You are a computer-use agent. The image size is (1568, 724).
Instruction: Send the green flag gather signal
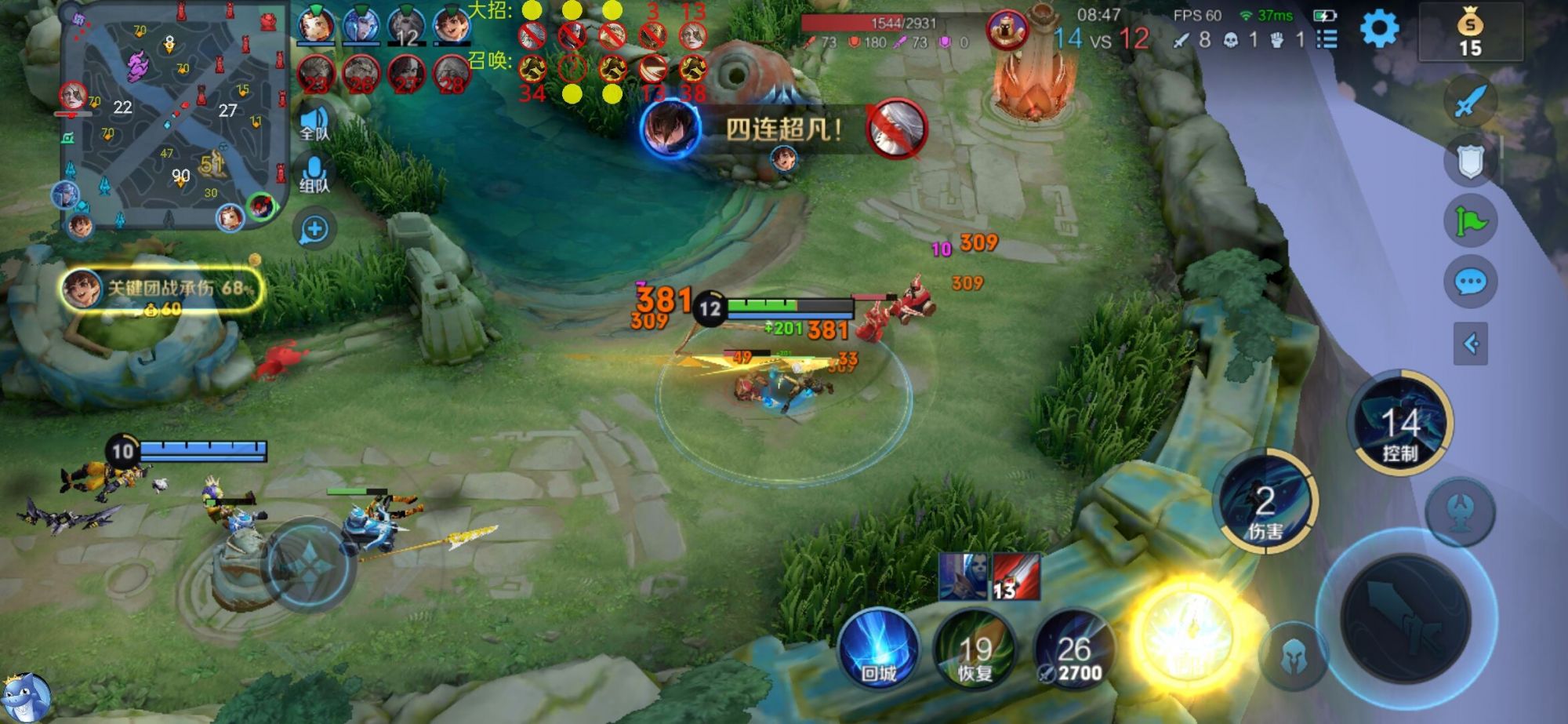(1470, 222)
